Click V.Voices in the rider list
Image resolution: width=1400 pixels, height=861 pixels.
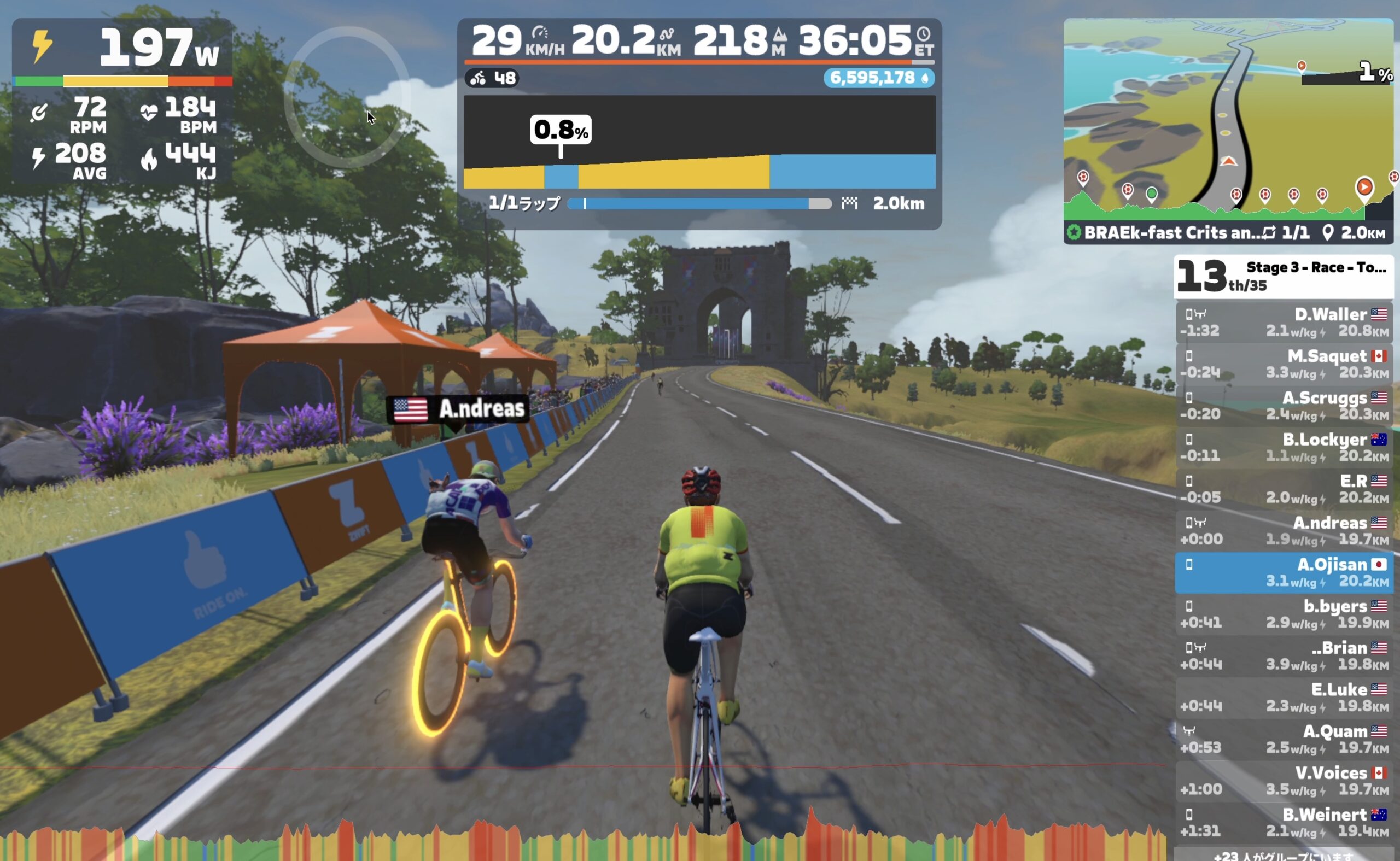pyautogui.click(x=1284, y=781)
